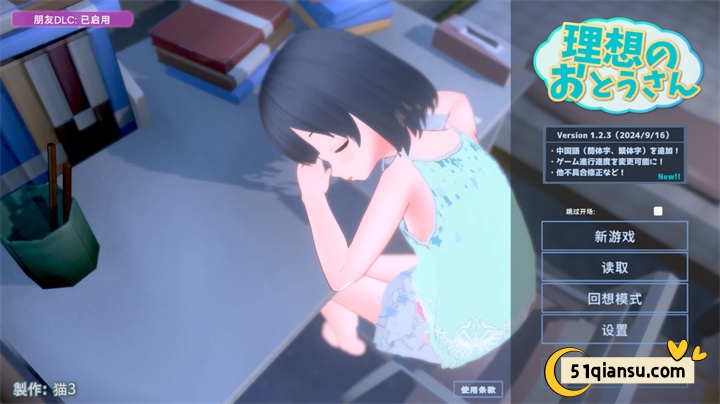Toggle the skip opening (跳过开场) checkbox
Image resolution: width=720 pixels, height=404 pixels.
pyautogui.click(x=658, y=211)
